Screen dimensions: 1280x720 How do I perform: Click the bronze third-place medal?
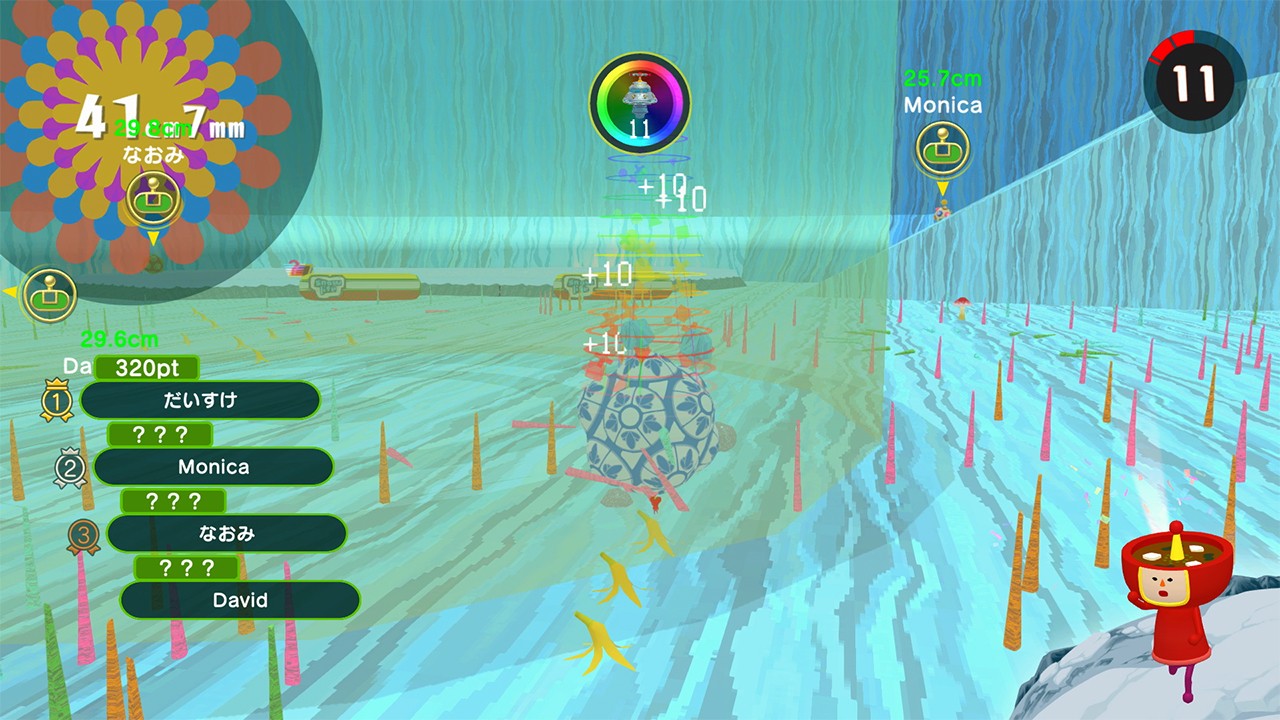(x=83, y=534)
